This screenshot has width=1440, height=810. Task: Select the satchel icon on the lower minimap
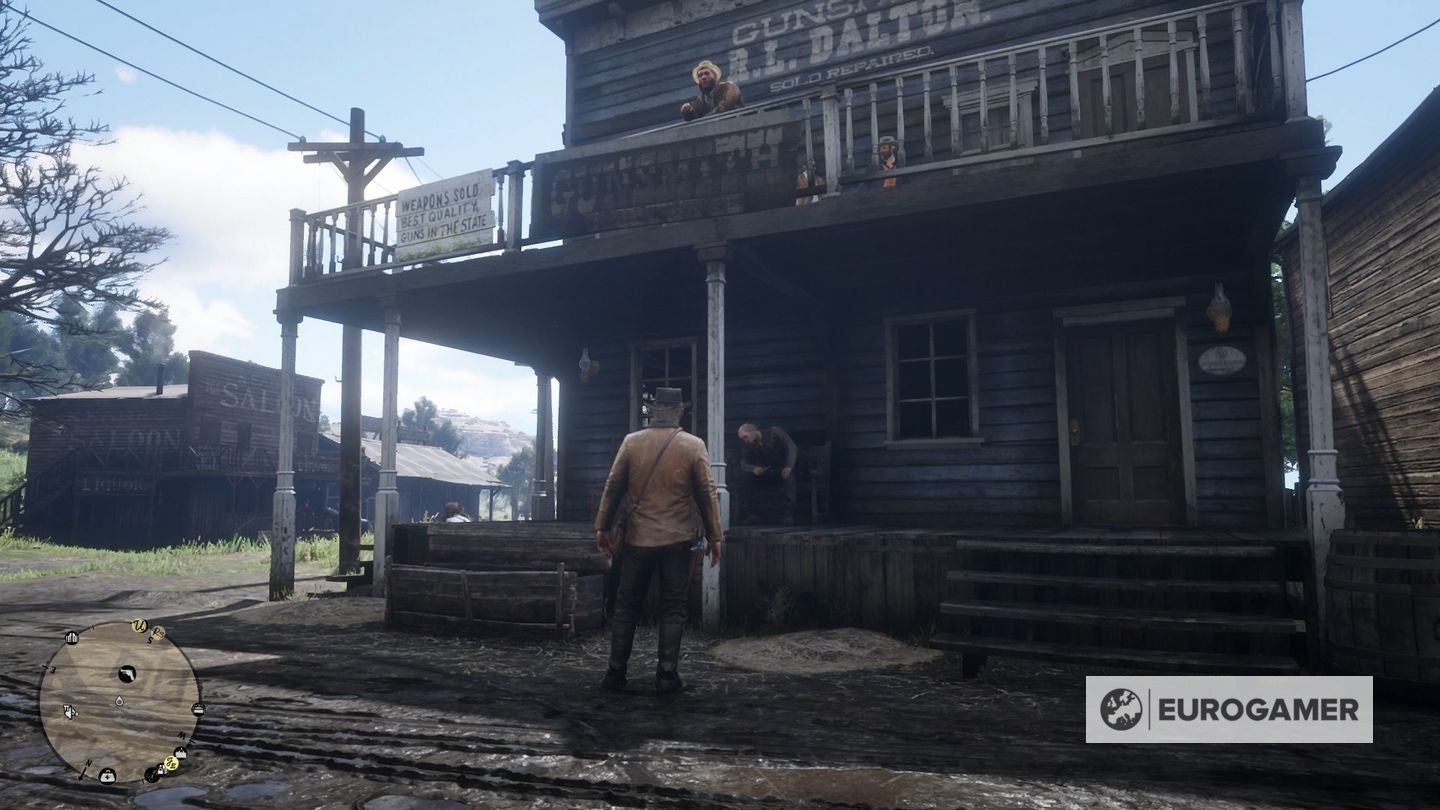(x=160, y=769)
